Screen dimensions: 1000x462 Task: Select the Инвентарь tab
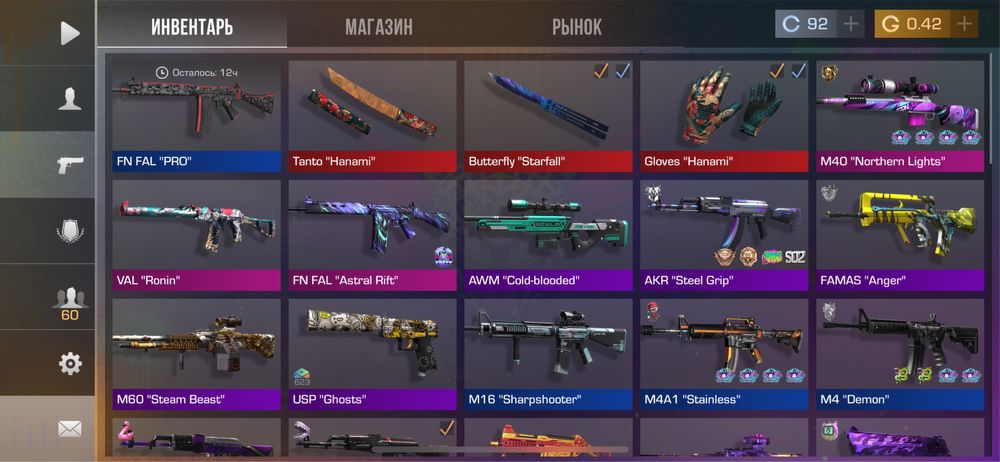(192, 27)
